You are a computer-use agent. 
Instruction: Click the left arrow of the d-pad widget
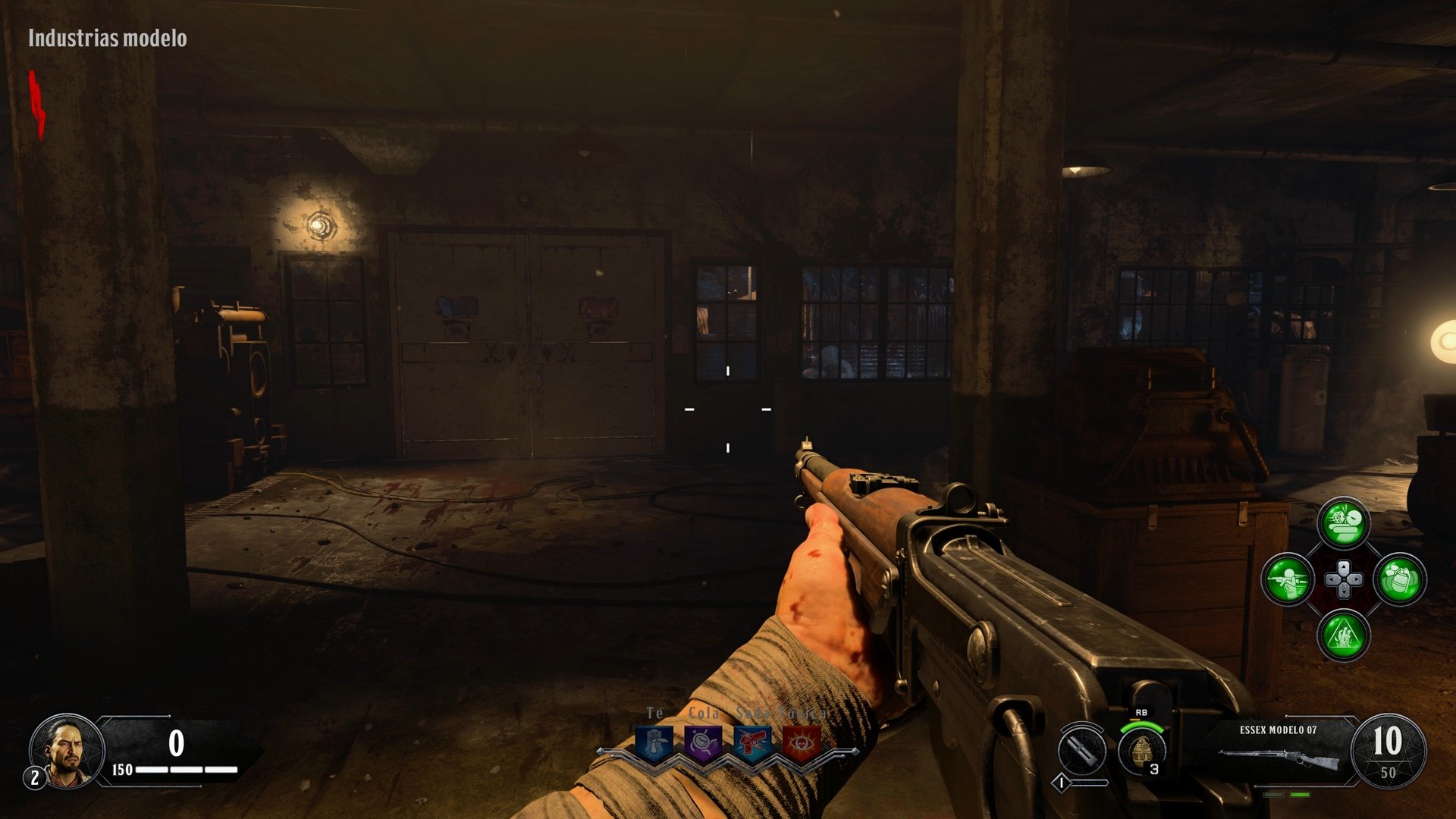point(1332,579)
